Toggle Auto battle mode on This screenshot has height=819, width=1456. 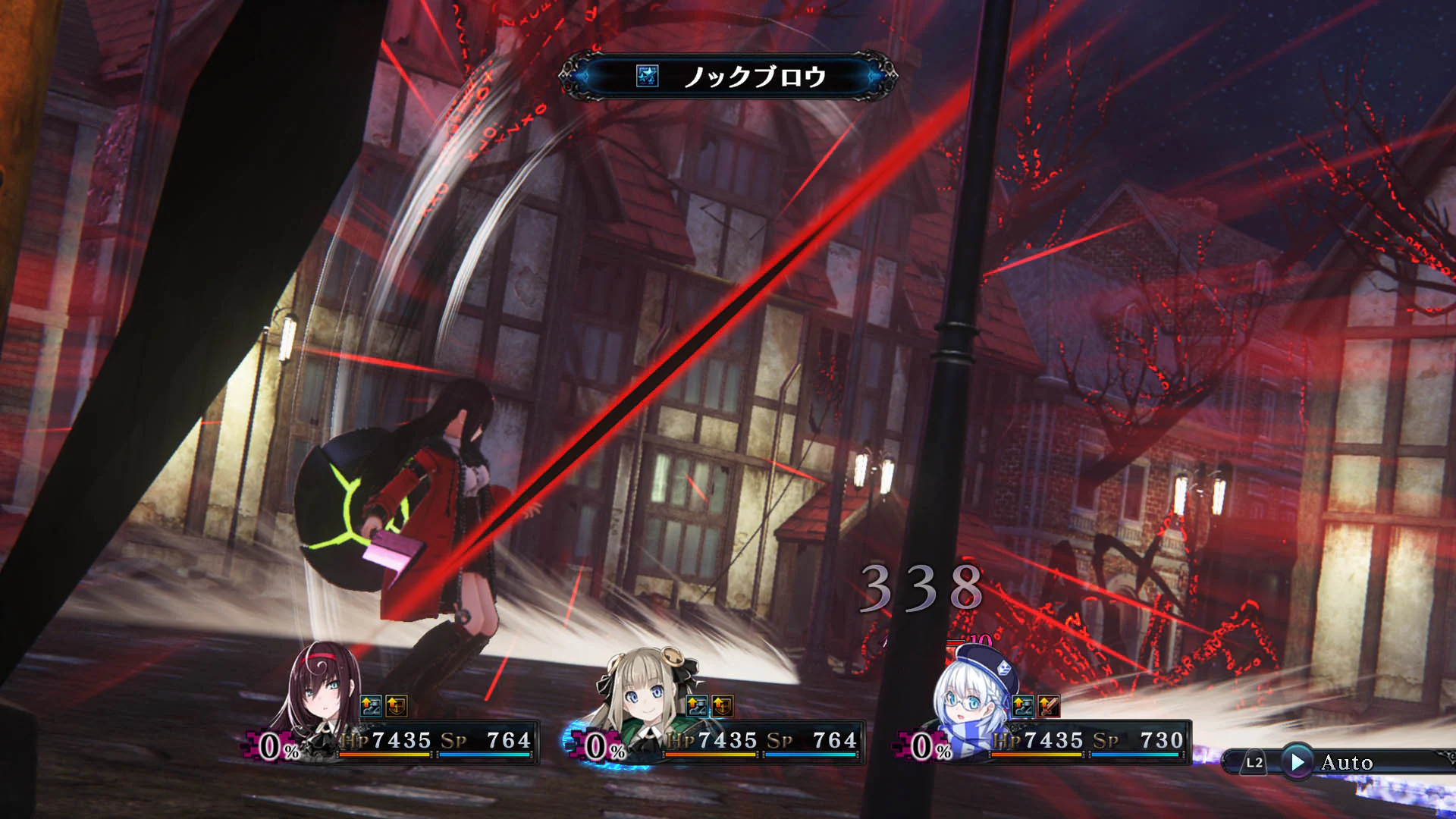tap(1350, 762)
